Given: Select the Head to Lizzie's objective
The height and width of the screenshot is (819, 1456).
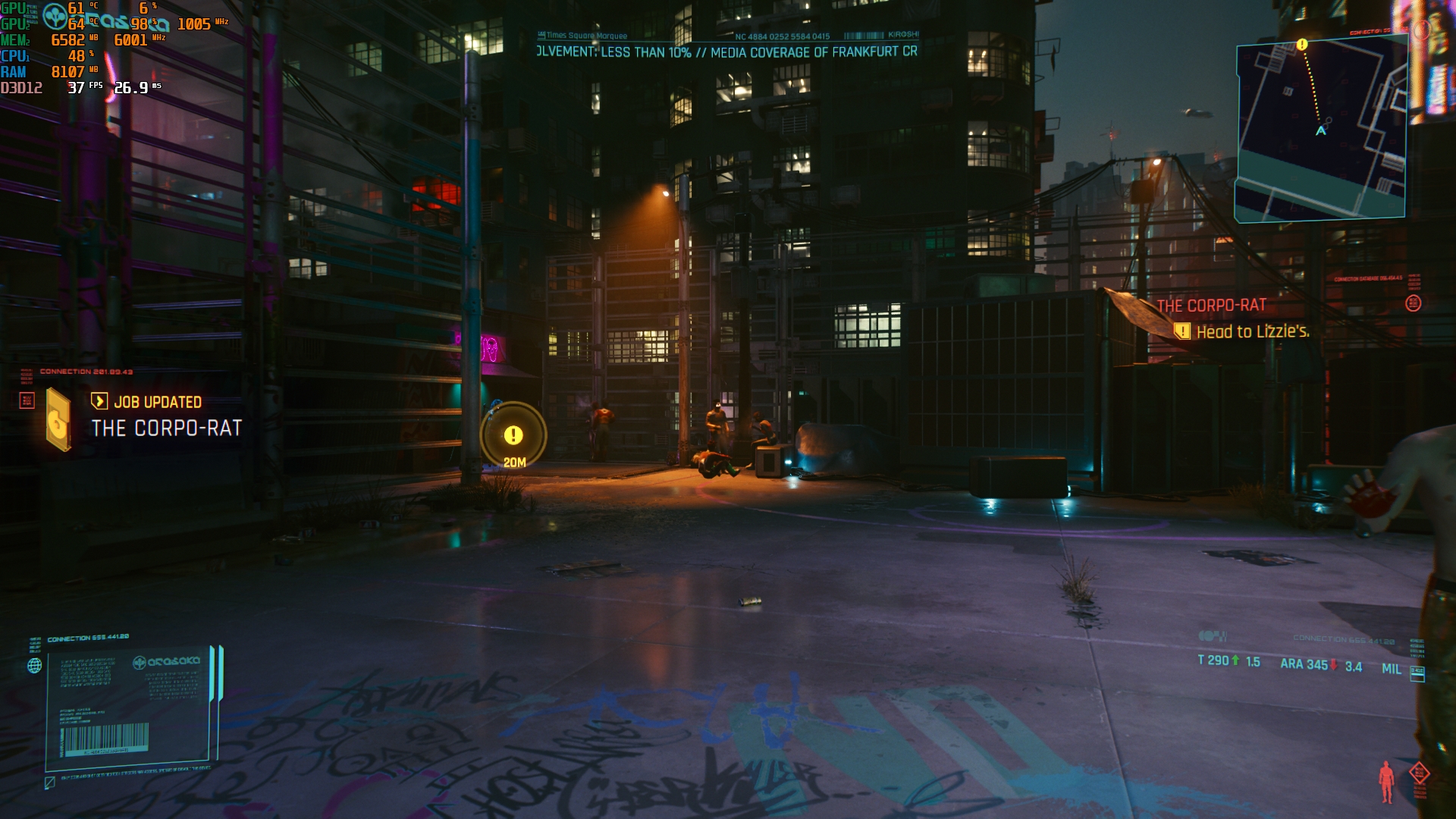Looking at the screenshot, I should tap(1252, 331).
